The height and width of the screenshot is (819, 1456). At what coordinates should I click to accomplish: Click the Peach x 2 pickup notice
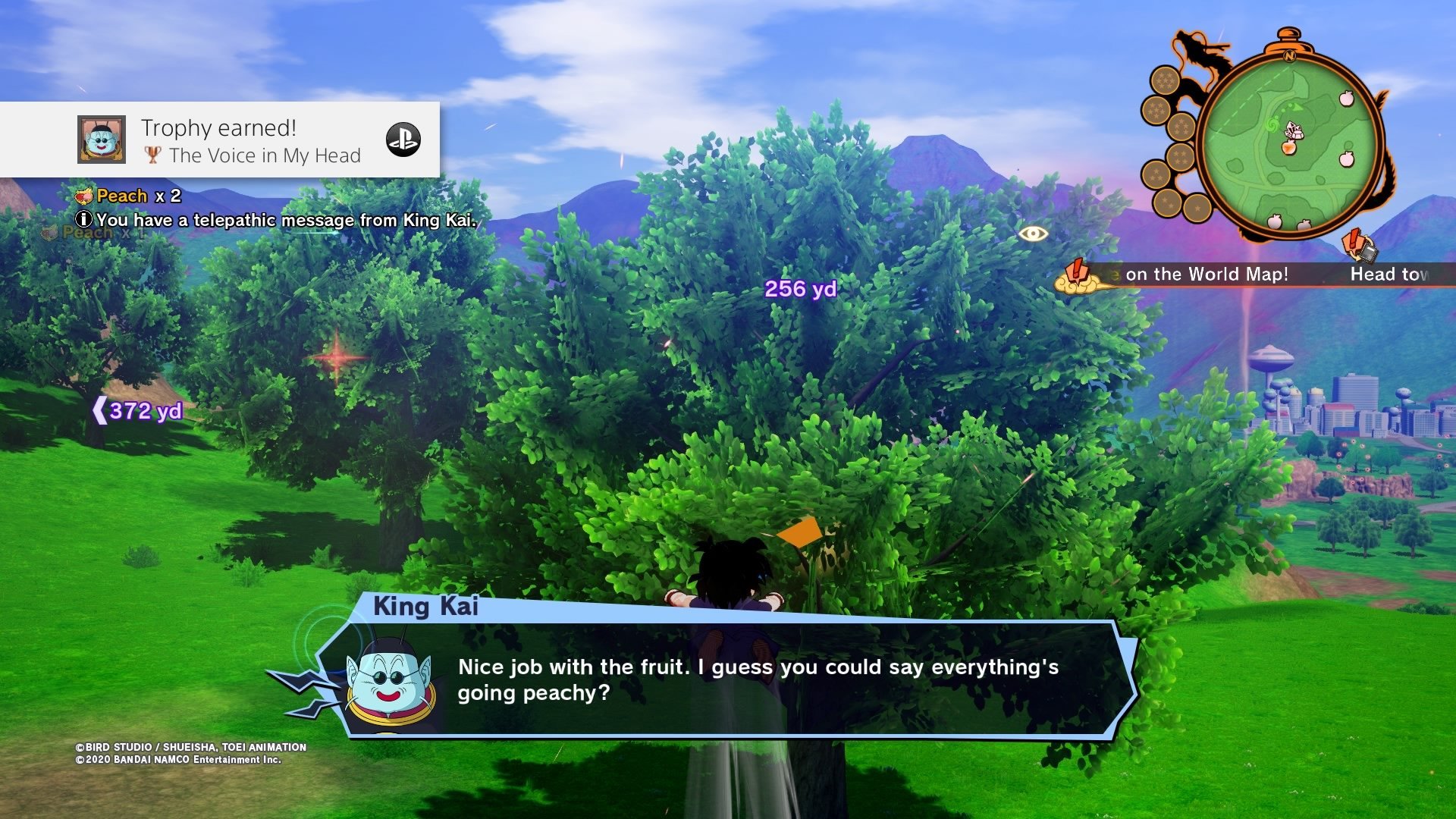pos(129,196)
